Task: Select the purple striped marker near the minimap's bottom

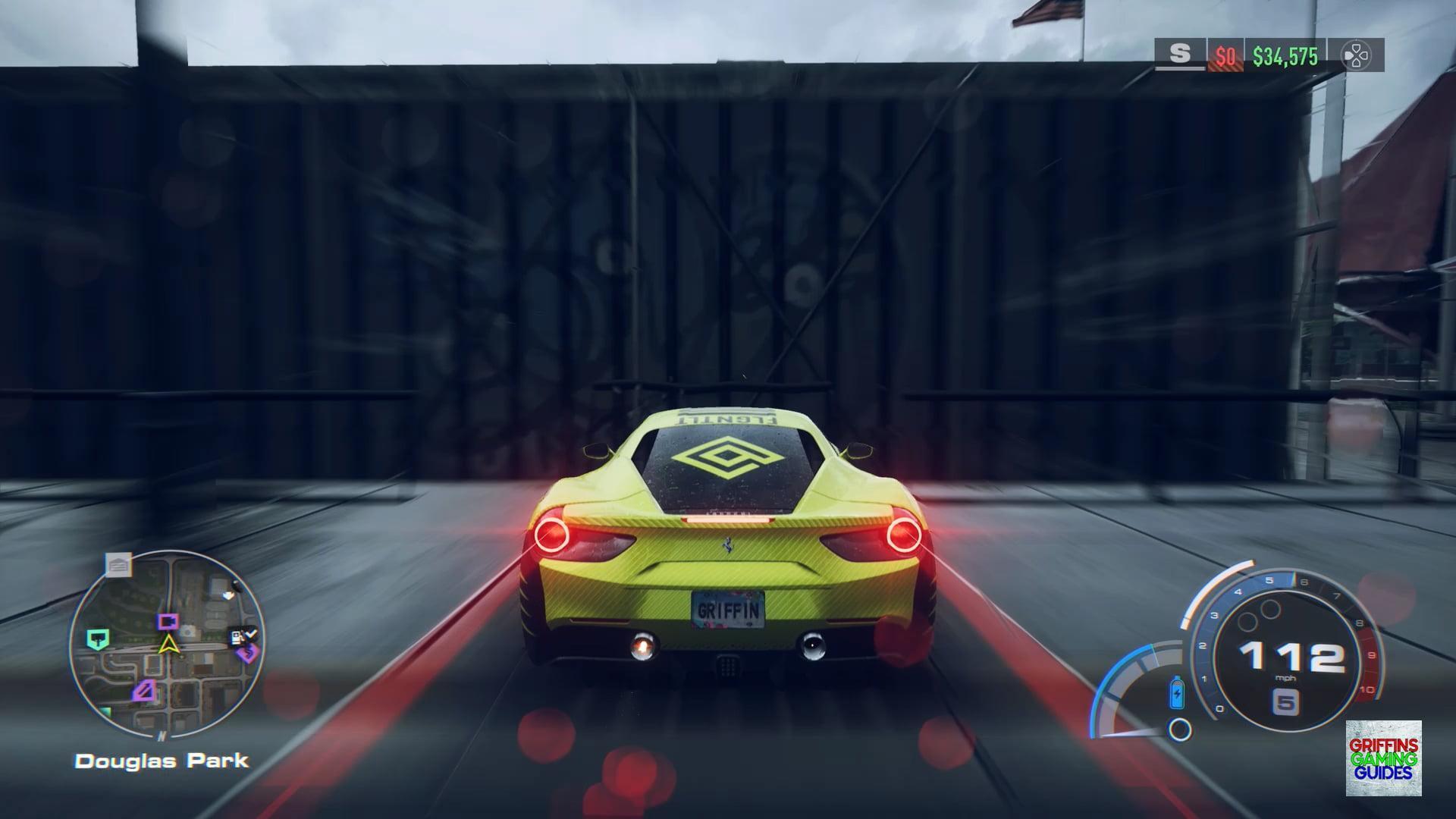Action: point(145,690)
